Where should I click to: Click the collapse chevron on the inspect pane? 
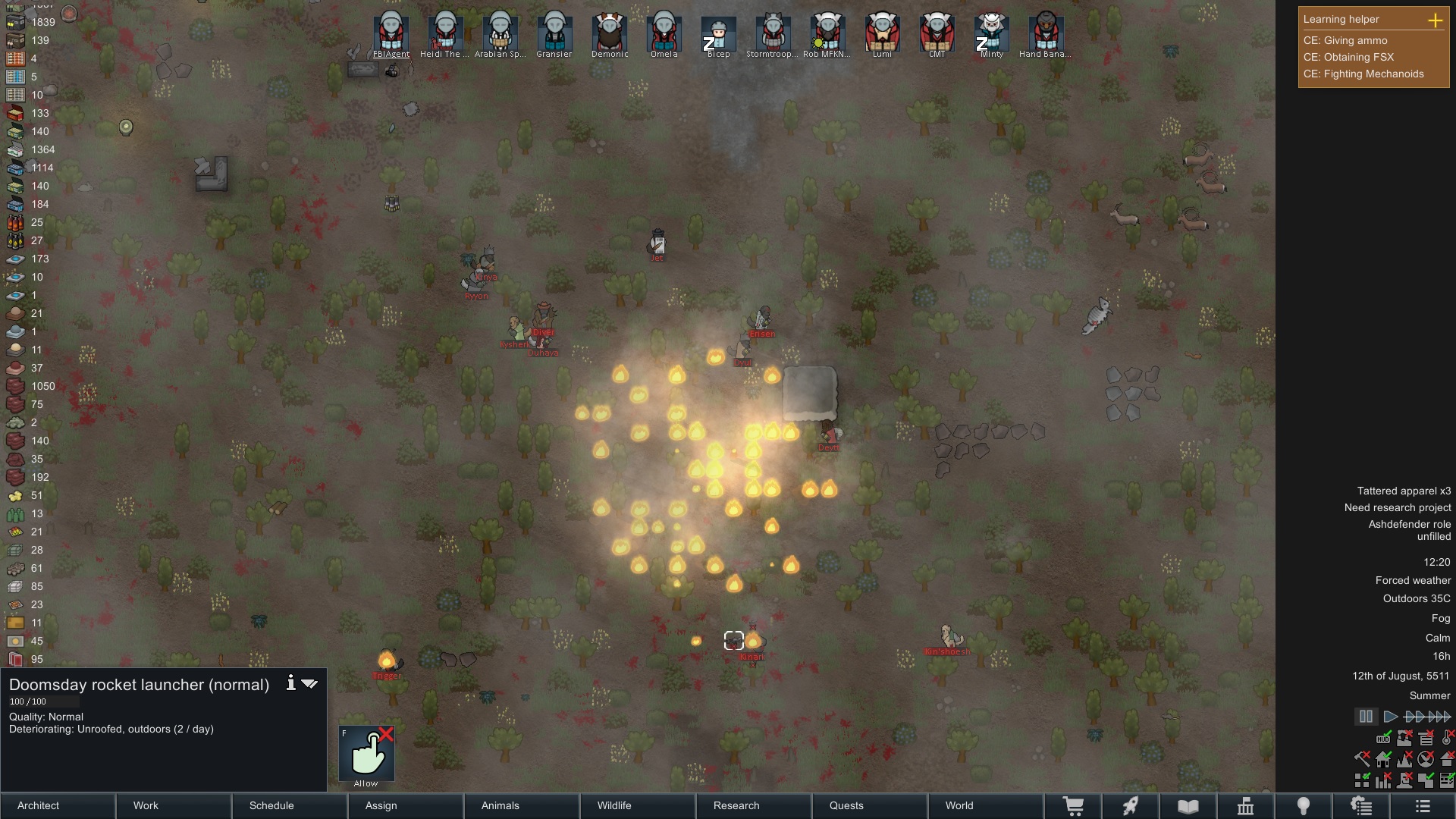309,683
